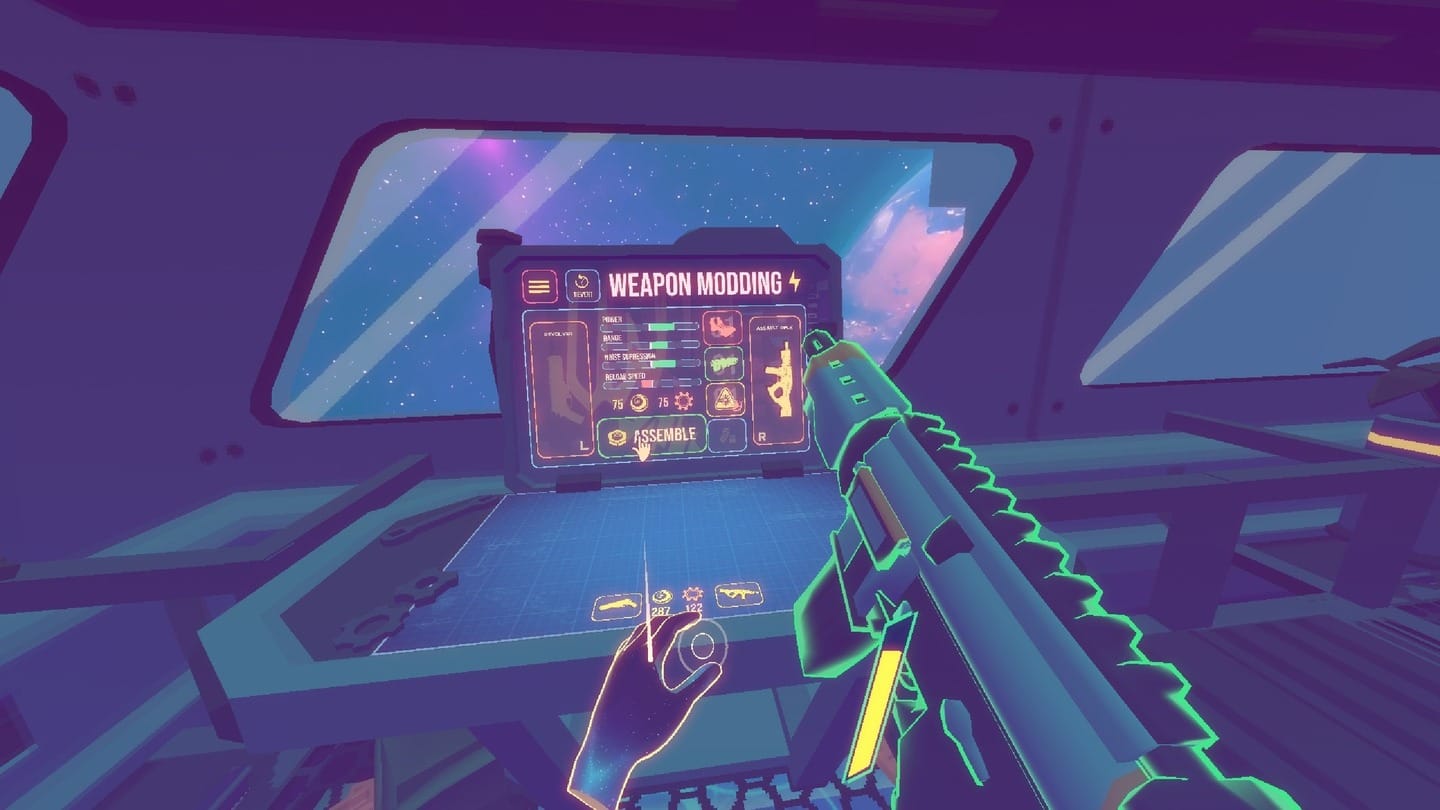
Task: Click the red wing attachment mod icon
Action: [x=723, y=328]
